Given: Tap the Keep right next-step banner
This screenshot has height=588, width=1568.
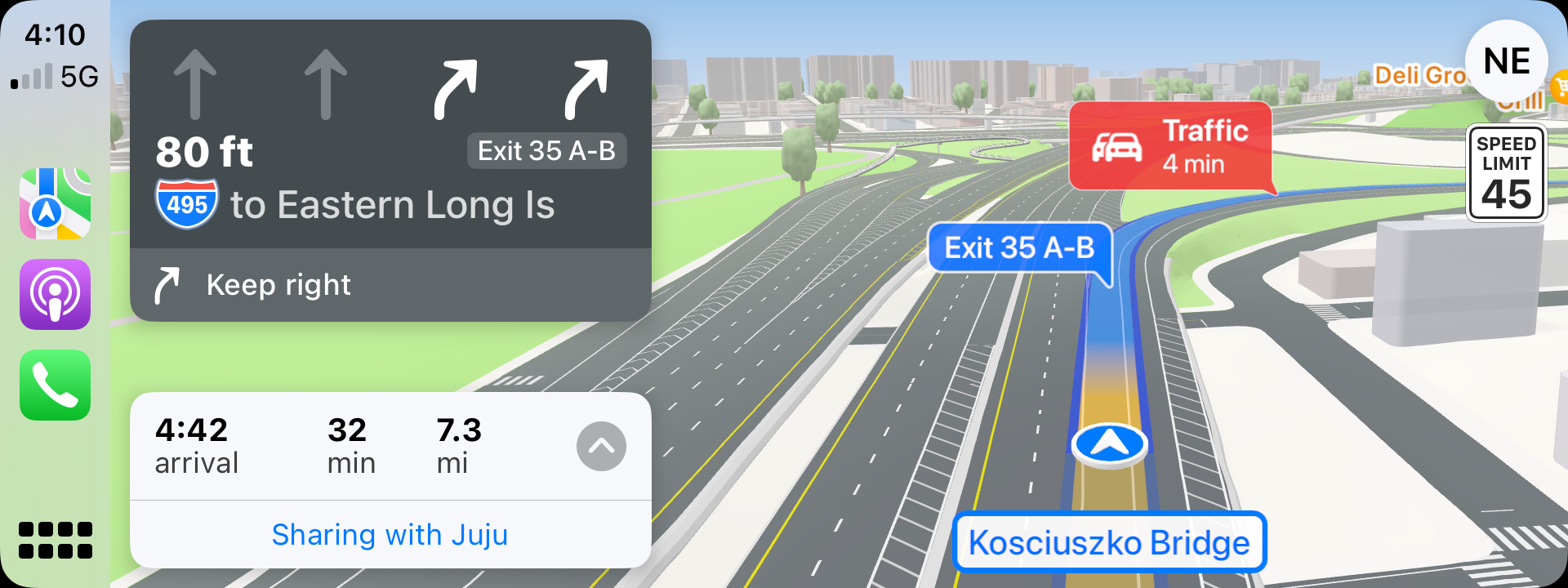Looking at the screenshot, I should pyautogui.click(x=390, y=285).
